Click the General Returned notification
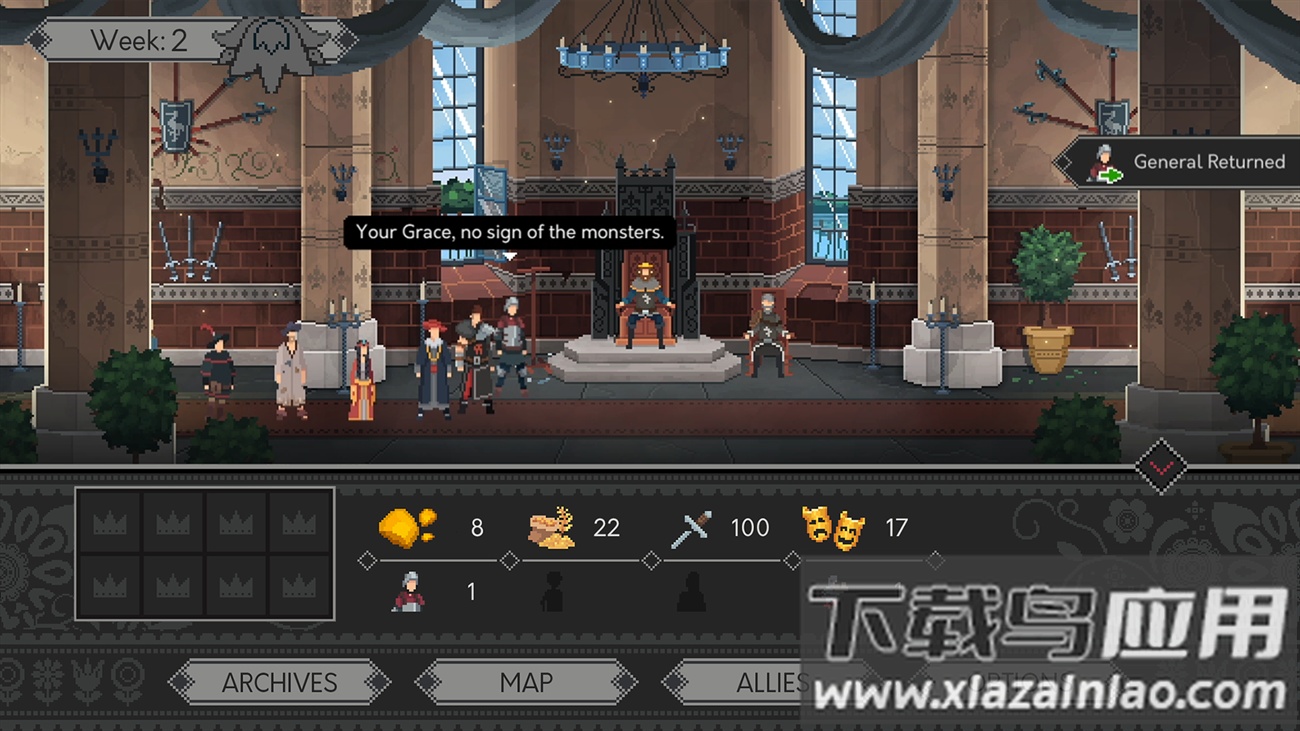The width and height of the screenshot is (1300, 731). click(1187, 162)
